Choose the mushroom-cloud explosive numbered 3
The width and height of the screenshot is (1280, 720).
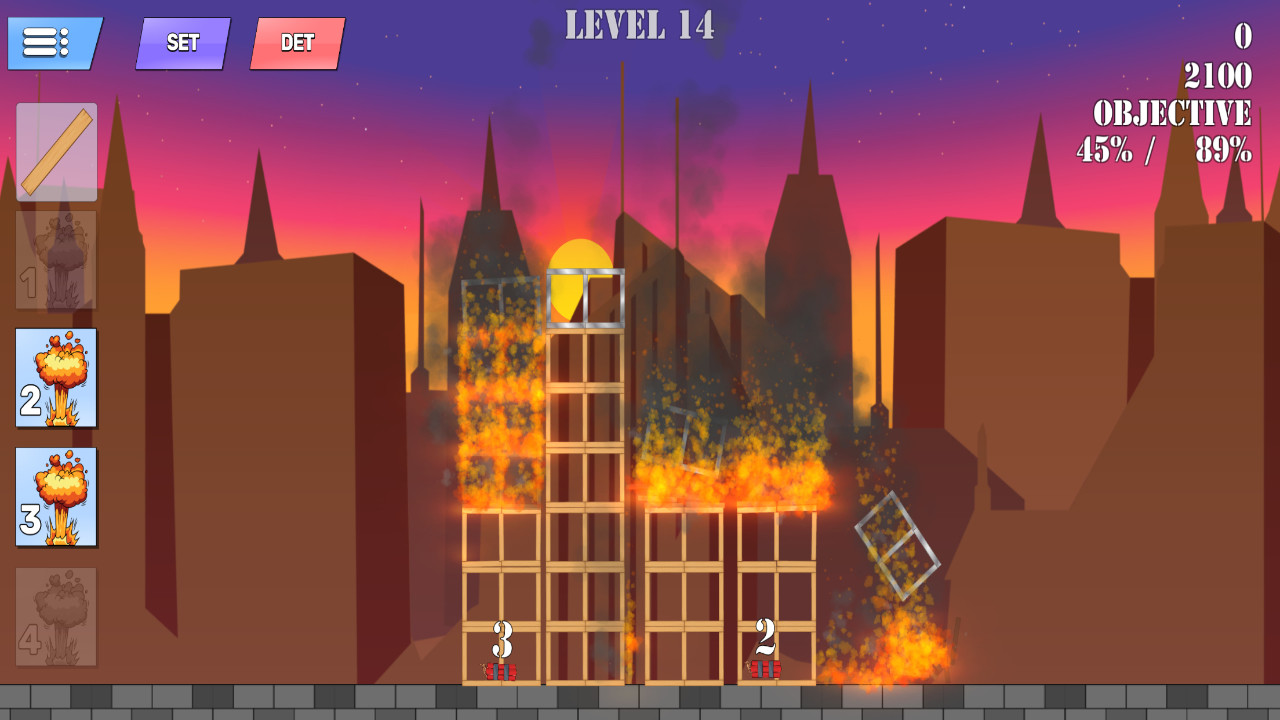(55, 500)
